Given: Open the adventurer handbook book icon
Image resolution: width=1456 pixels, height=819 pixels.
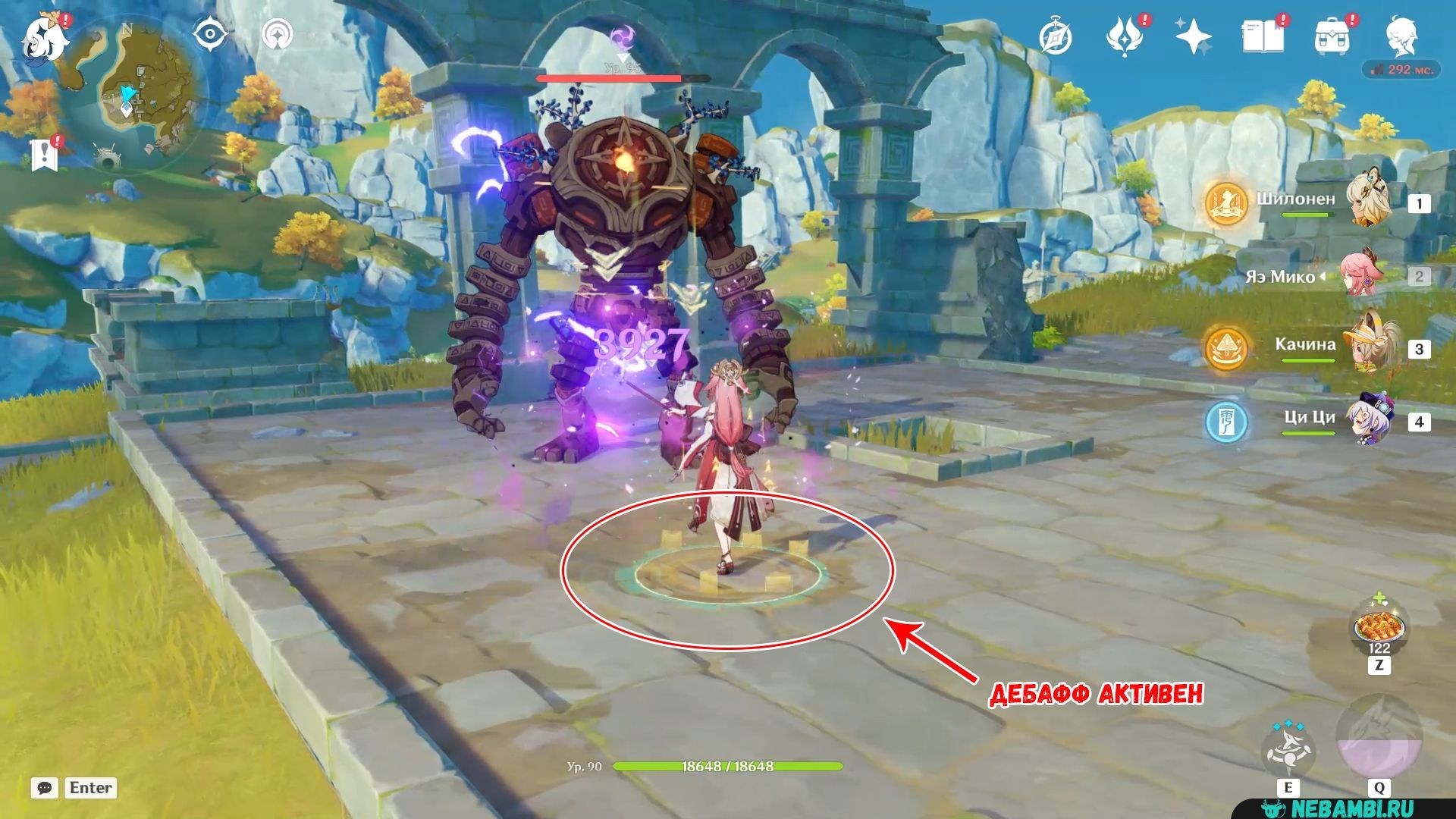Looking at the screenshot, I should click(x=1263, y=36).
